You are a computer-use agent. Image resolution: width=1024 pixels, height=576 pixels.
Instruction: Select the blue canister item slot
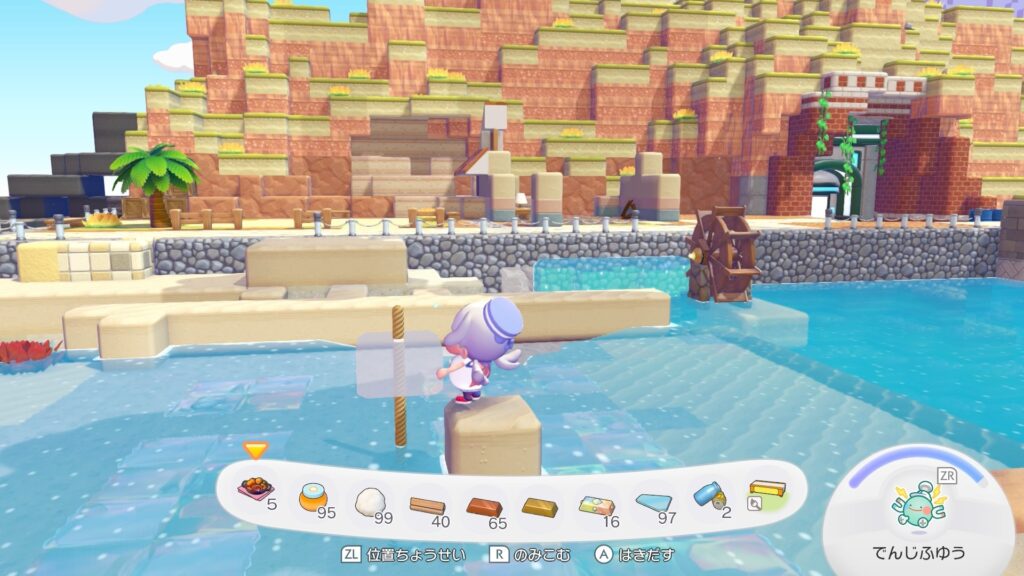(x=709, y=495)
